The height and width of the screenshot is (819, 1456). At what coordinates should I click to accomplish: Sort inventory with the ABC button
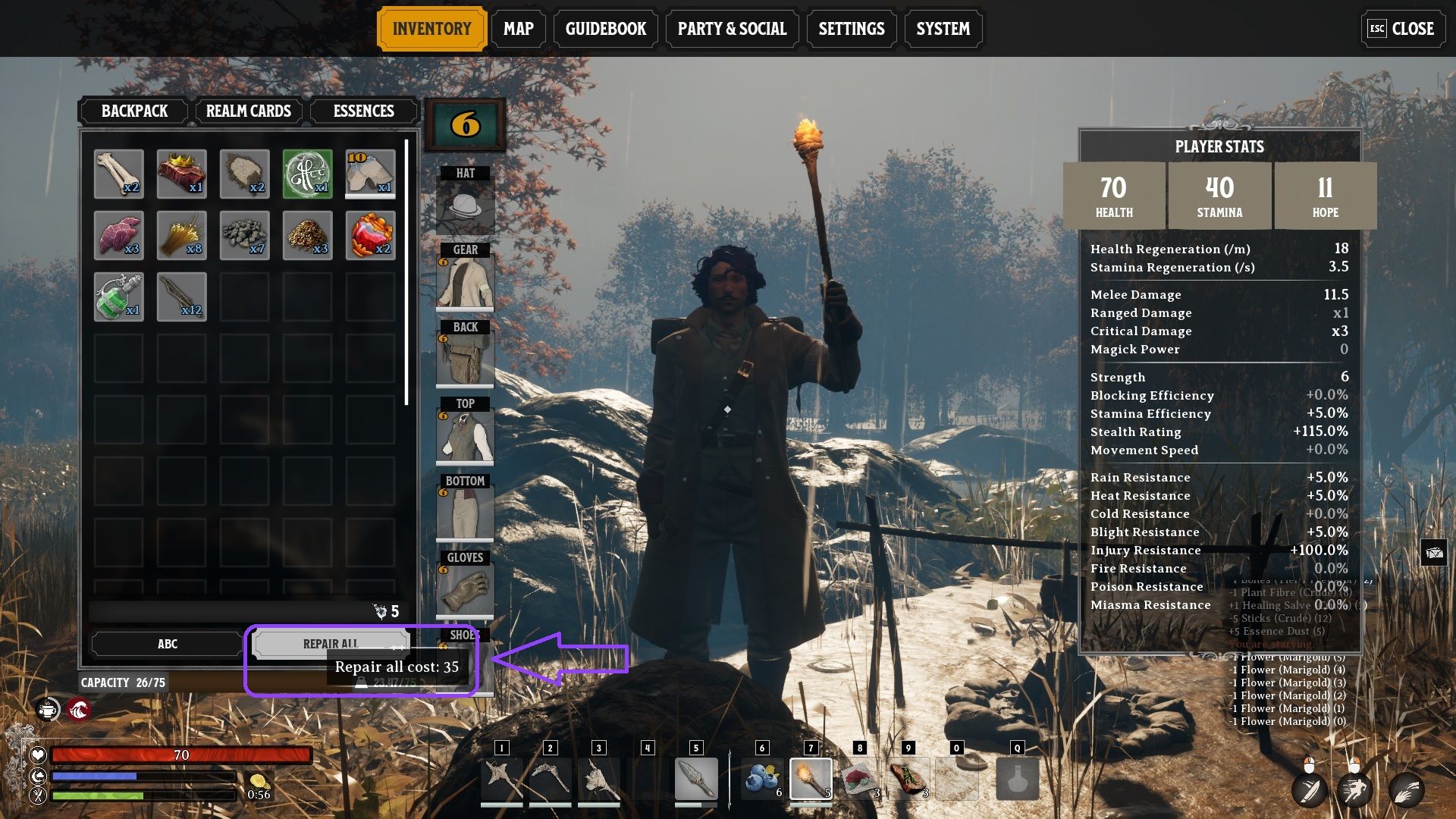(x=167, y=644)
